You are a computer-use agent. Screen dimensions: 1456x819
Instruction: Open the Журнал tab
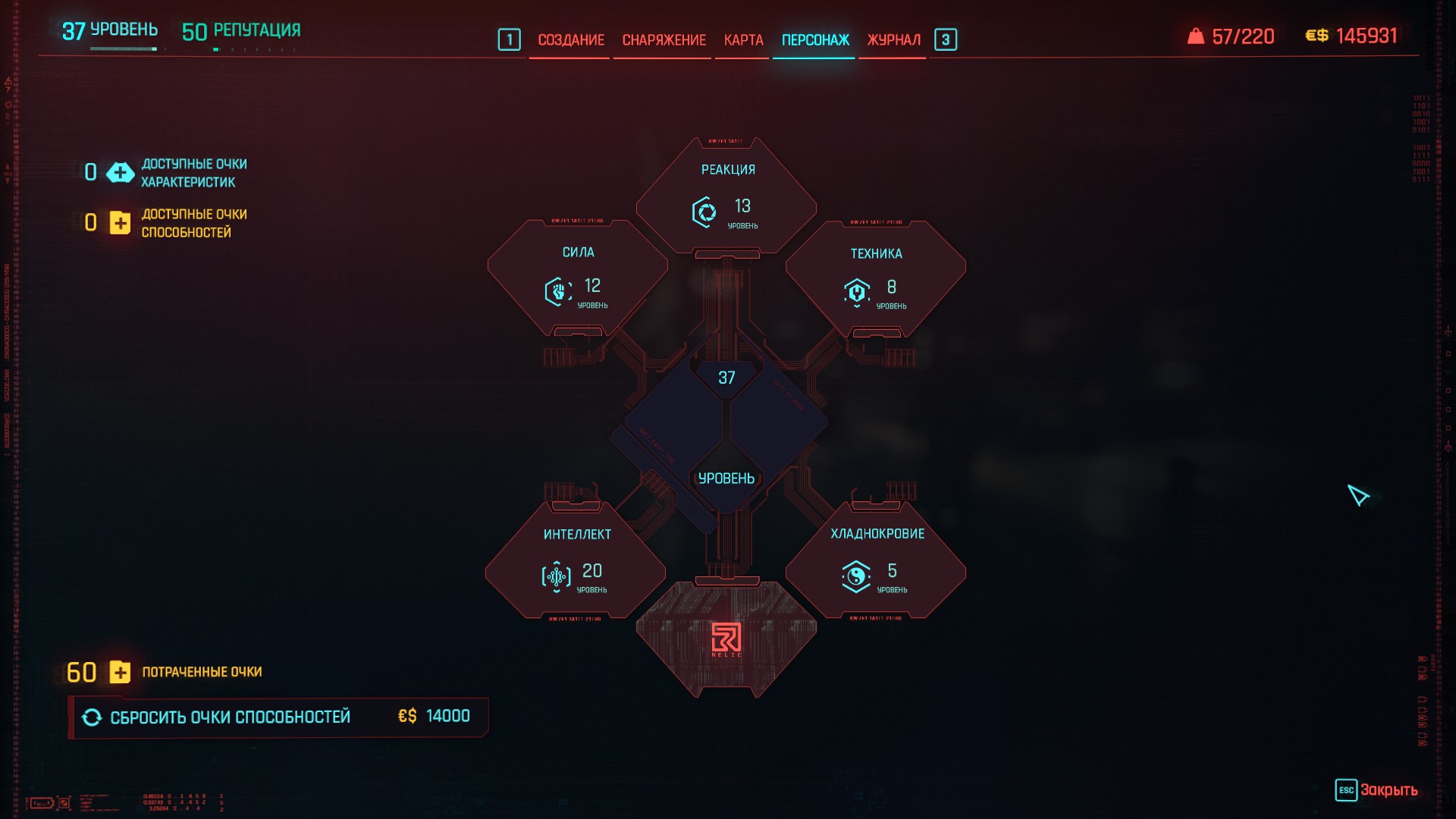[x=893, y=39]
